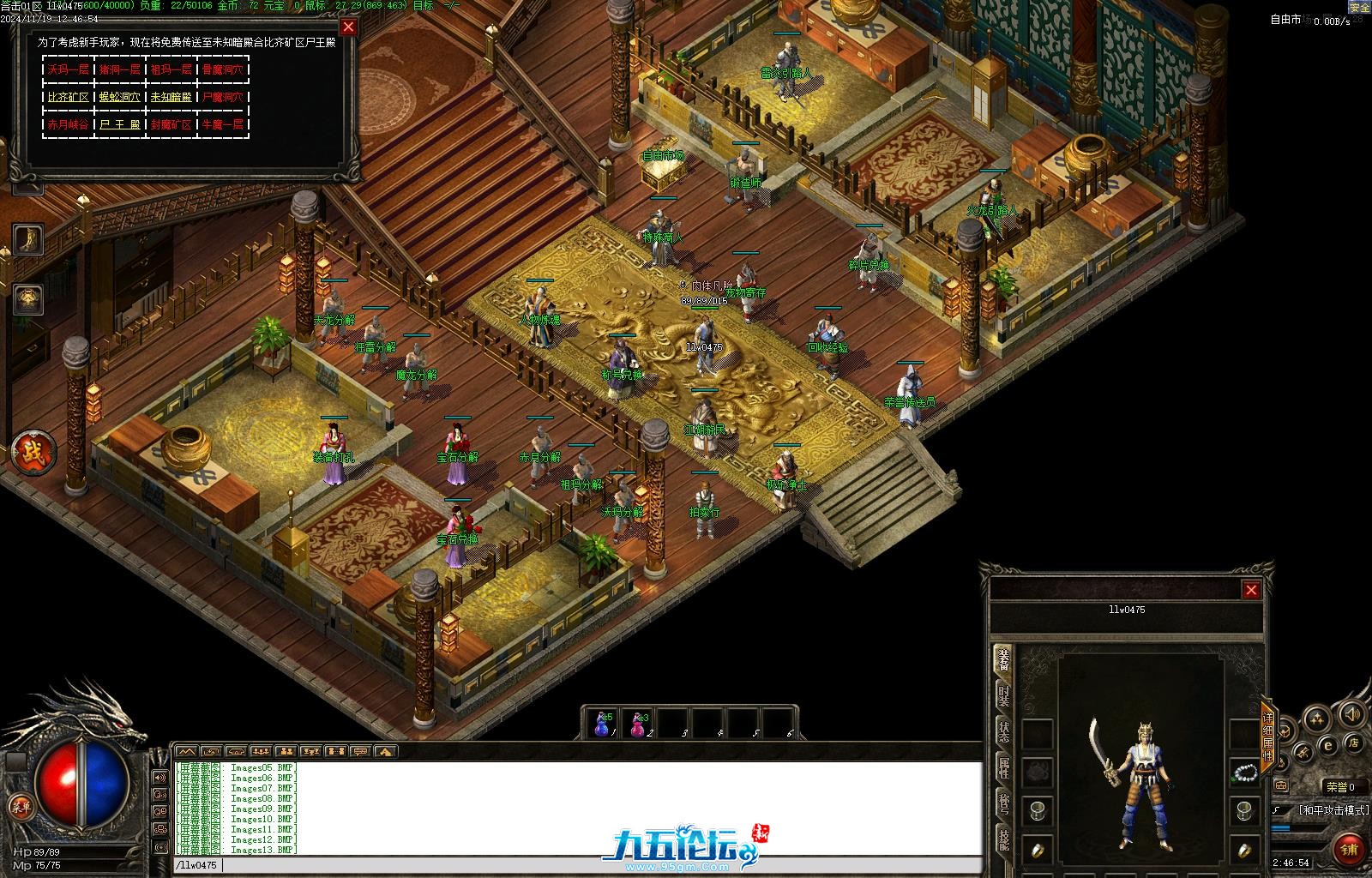
Task: Select the 未知暗殿 destination
Action: [x=171, y=97]
